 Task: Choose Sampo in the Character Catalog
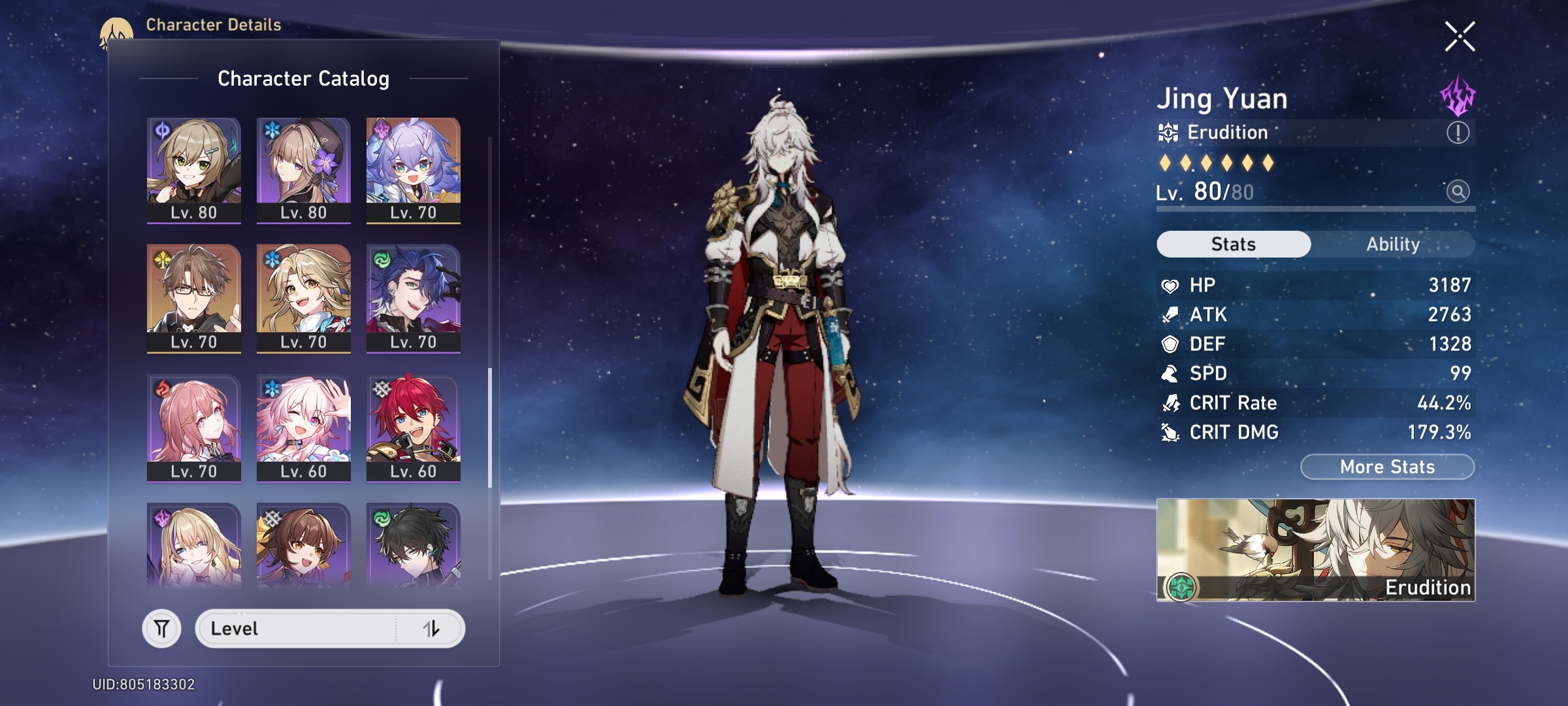click(414, 298)
